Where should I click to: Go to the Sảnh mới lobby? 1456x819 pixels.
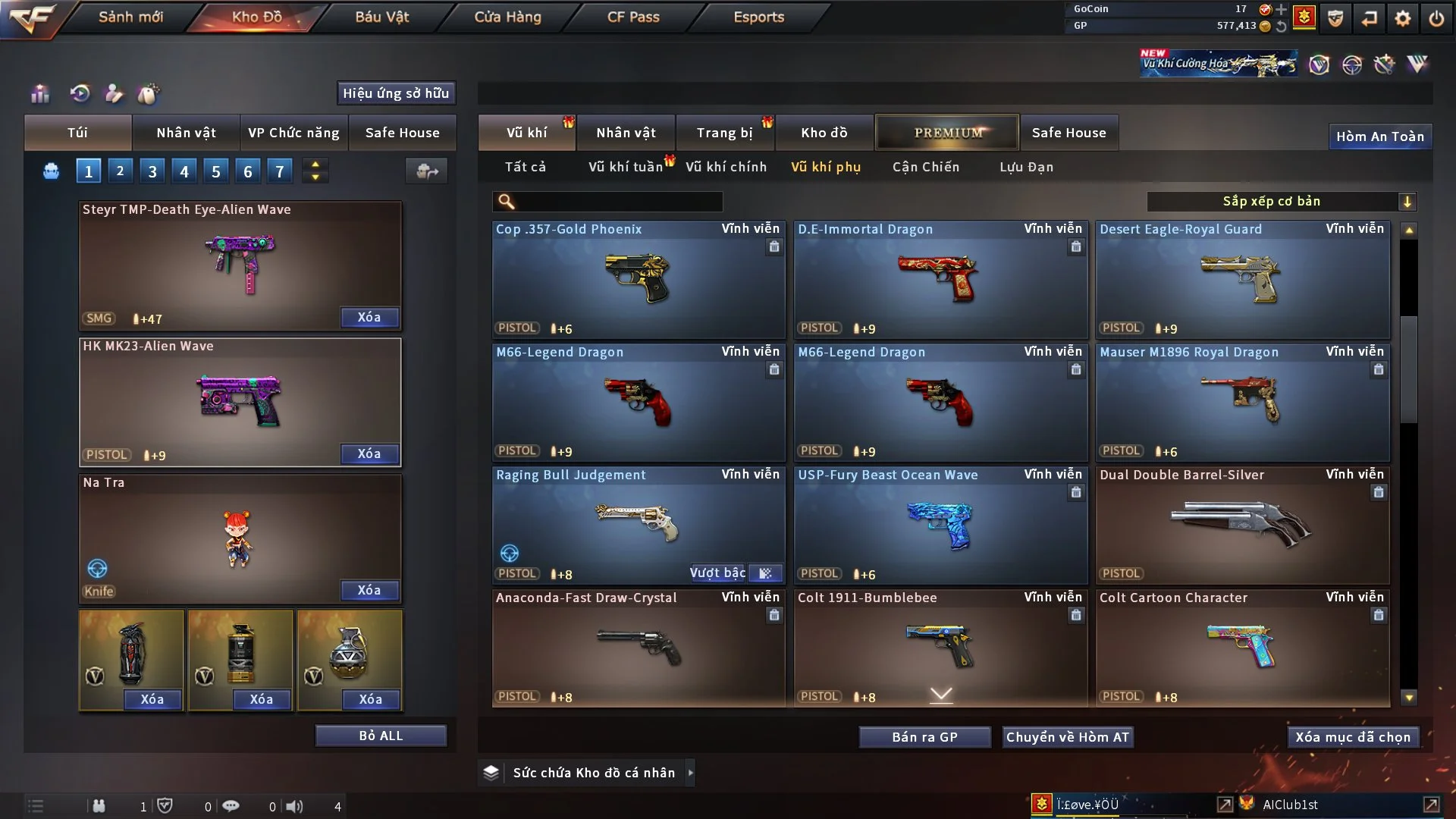pyautogui.click(x=130, y=17)
